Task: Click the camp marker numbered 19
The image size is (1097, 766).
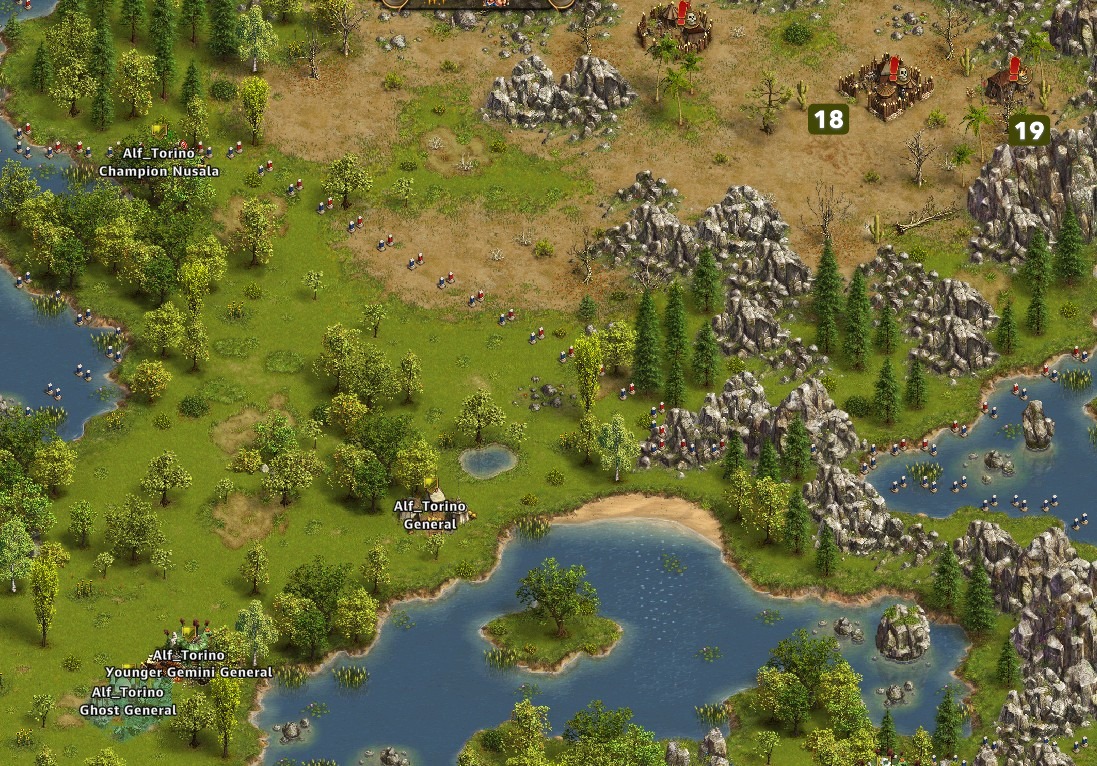Action: [1028, 130]
